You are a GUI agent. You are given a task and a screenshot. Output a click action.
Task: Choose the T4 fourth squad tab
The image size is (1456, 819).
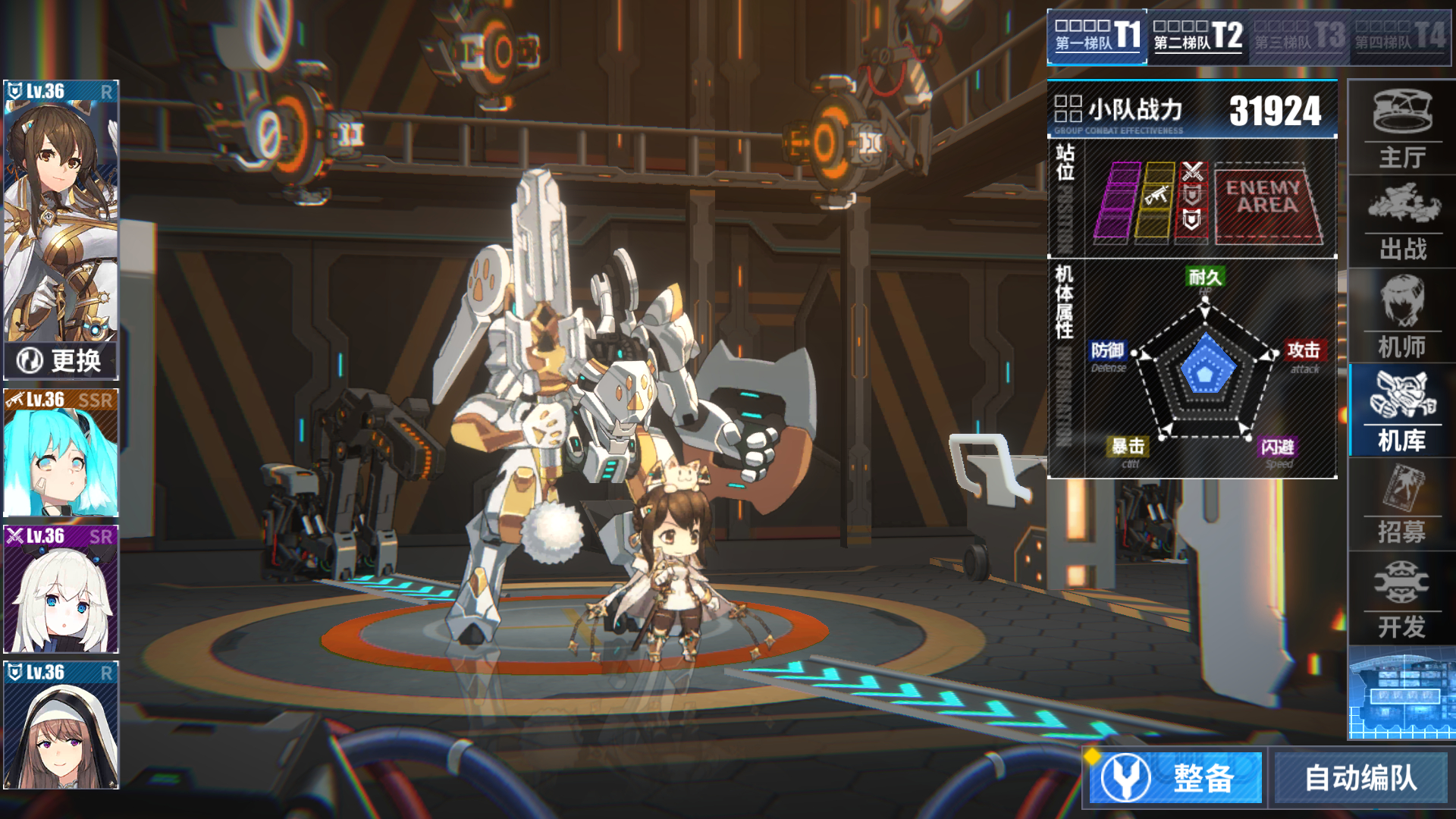point(1399,36)
